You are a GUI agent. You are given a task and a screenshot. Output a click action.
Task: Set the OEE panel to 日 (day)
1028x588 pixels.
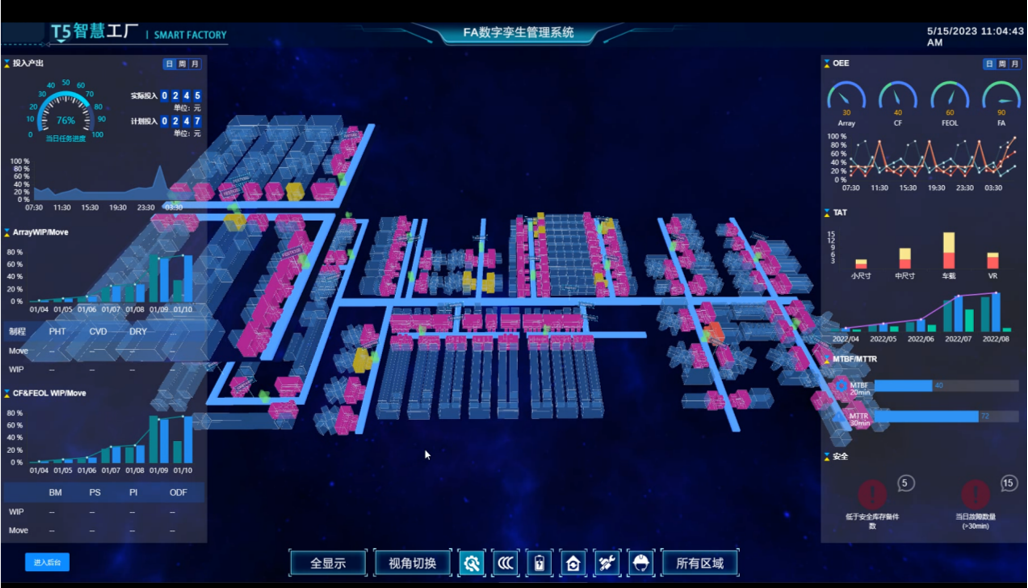pos(989,64)
